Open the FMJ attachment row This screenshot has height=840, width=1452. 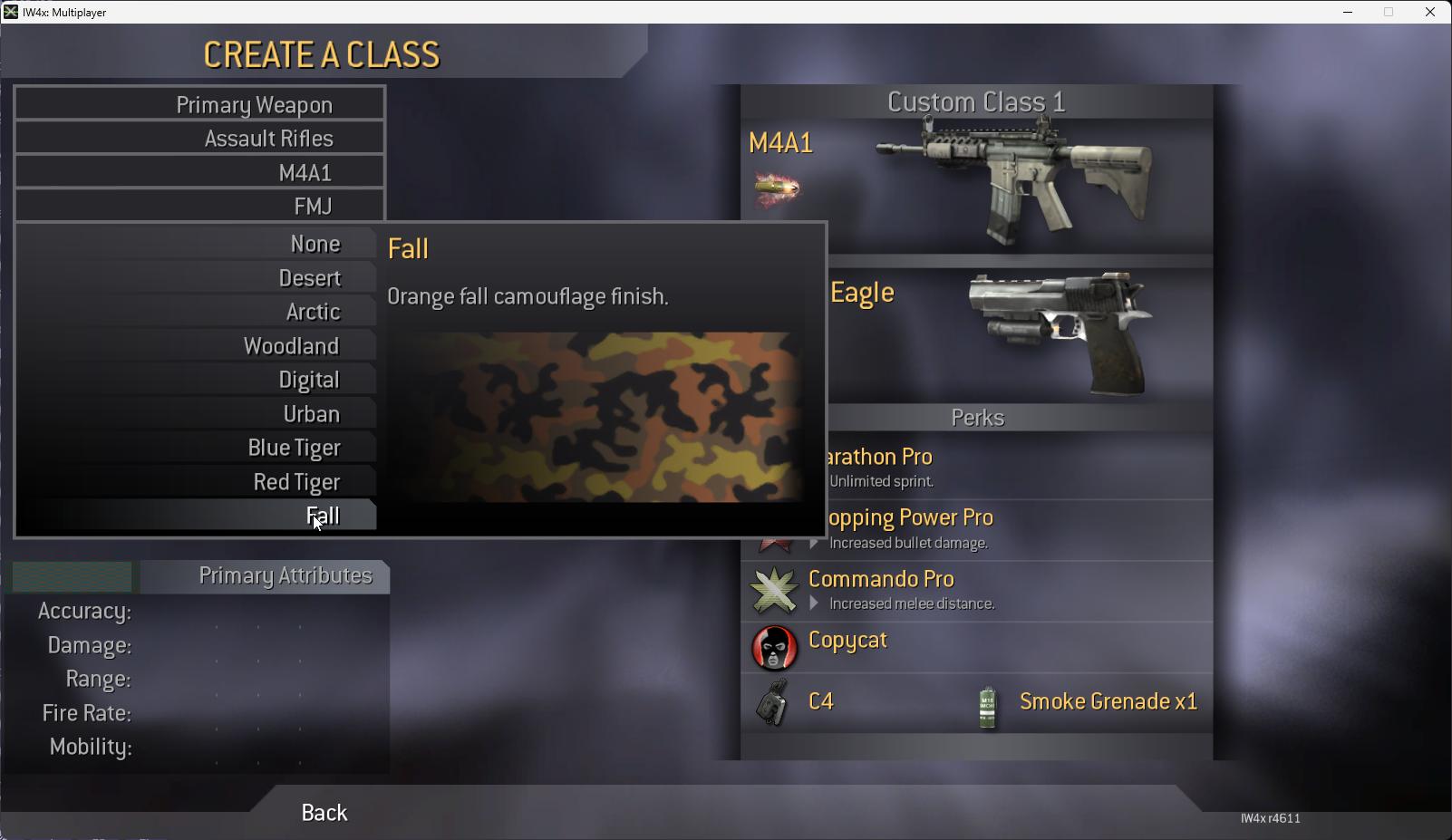pos(200,206)
